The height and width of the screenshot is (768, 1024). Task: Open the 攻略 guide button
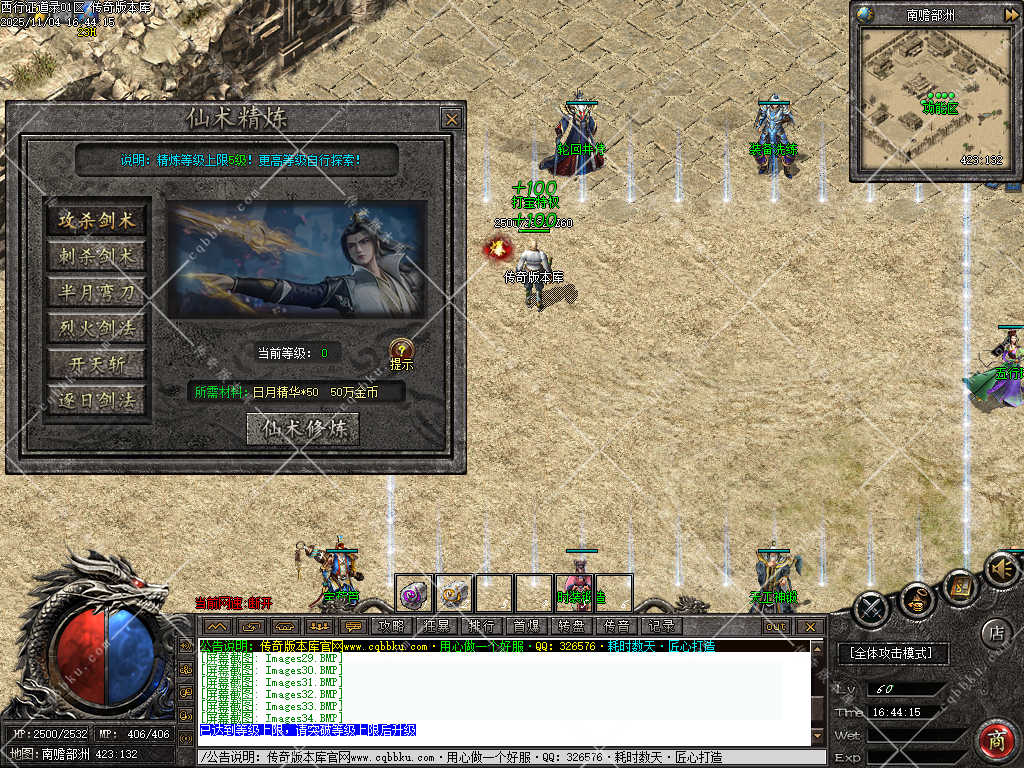(391, 626)
